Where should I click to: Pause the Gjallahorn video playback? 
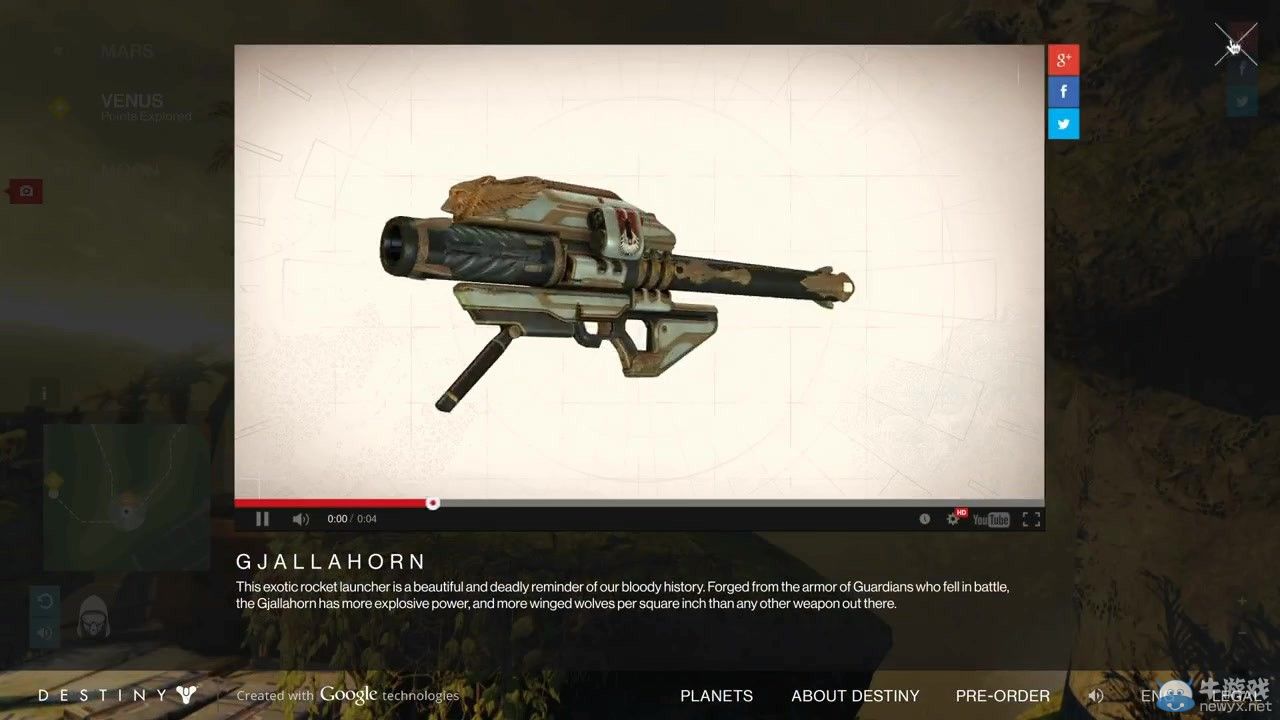(x=263, y=519)
